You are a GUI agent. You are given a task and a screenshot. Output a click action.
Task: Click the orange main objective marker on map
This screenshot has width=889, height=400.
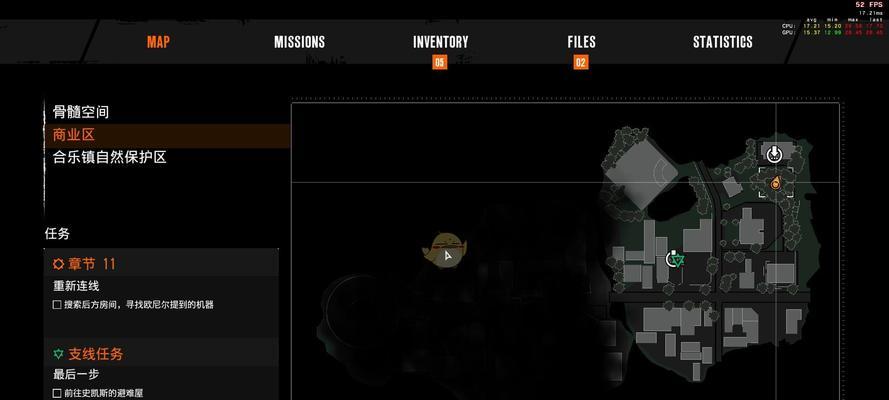[x=774, y=183]
